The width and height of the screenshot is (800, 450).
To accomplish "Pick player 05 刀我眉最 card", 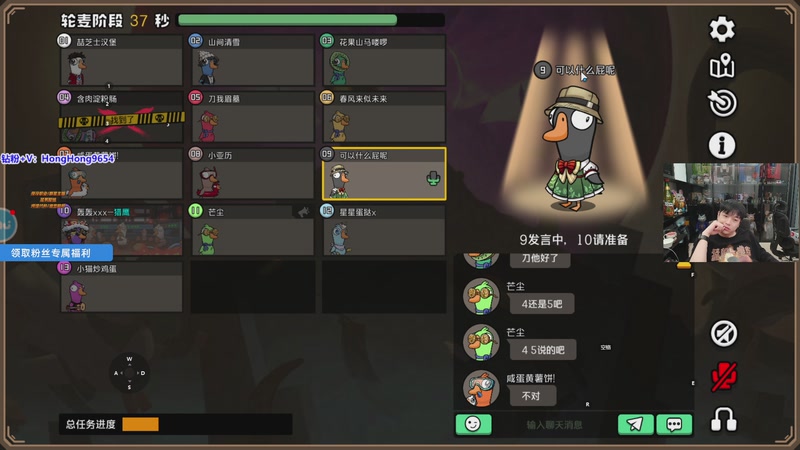I will 251,117.
